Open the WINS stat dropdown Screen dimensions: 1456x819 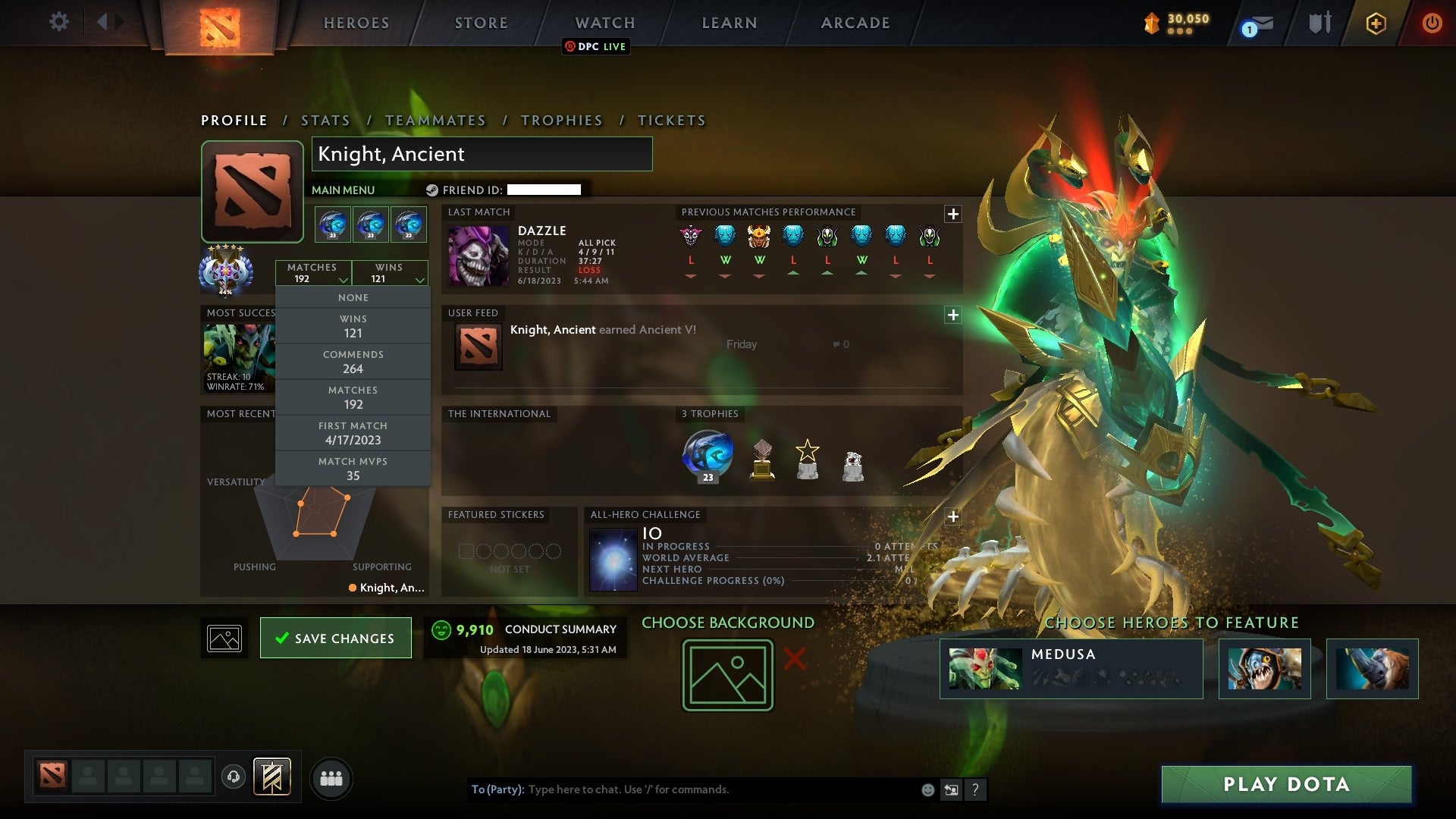coord(390,272)
